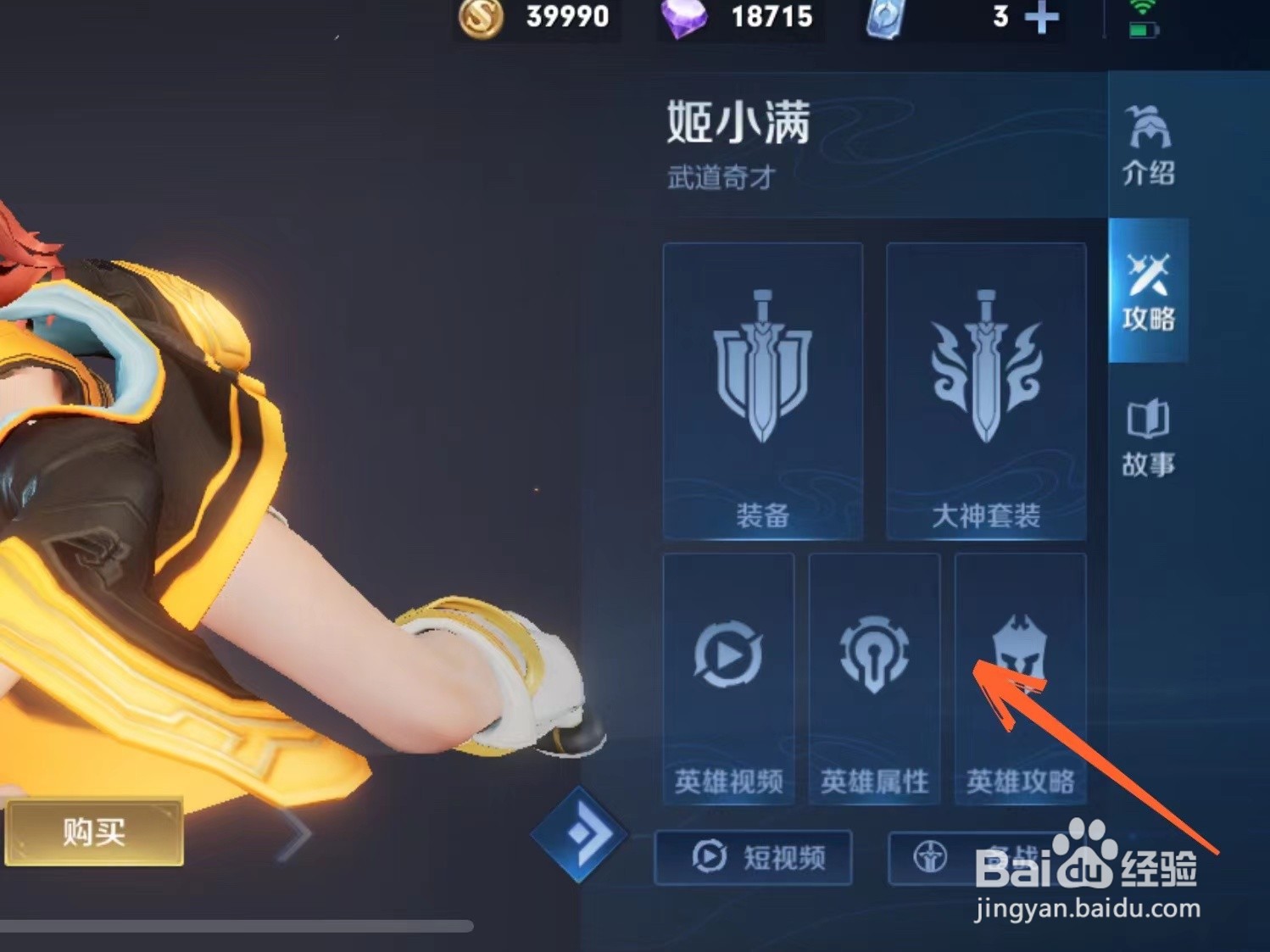Open 短视频 short videos
This screenshot has height=952, width=1270.
[x=755, y=858]
